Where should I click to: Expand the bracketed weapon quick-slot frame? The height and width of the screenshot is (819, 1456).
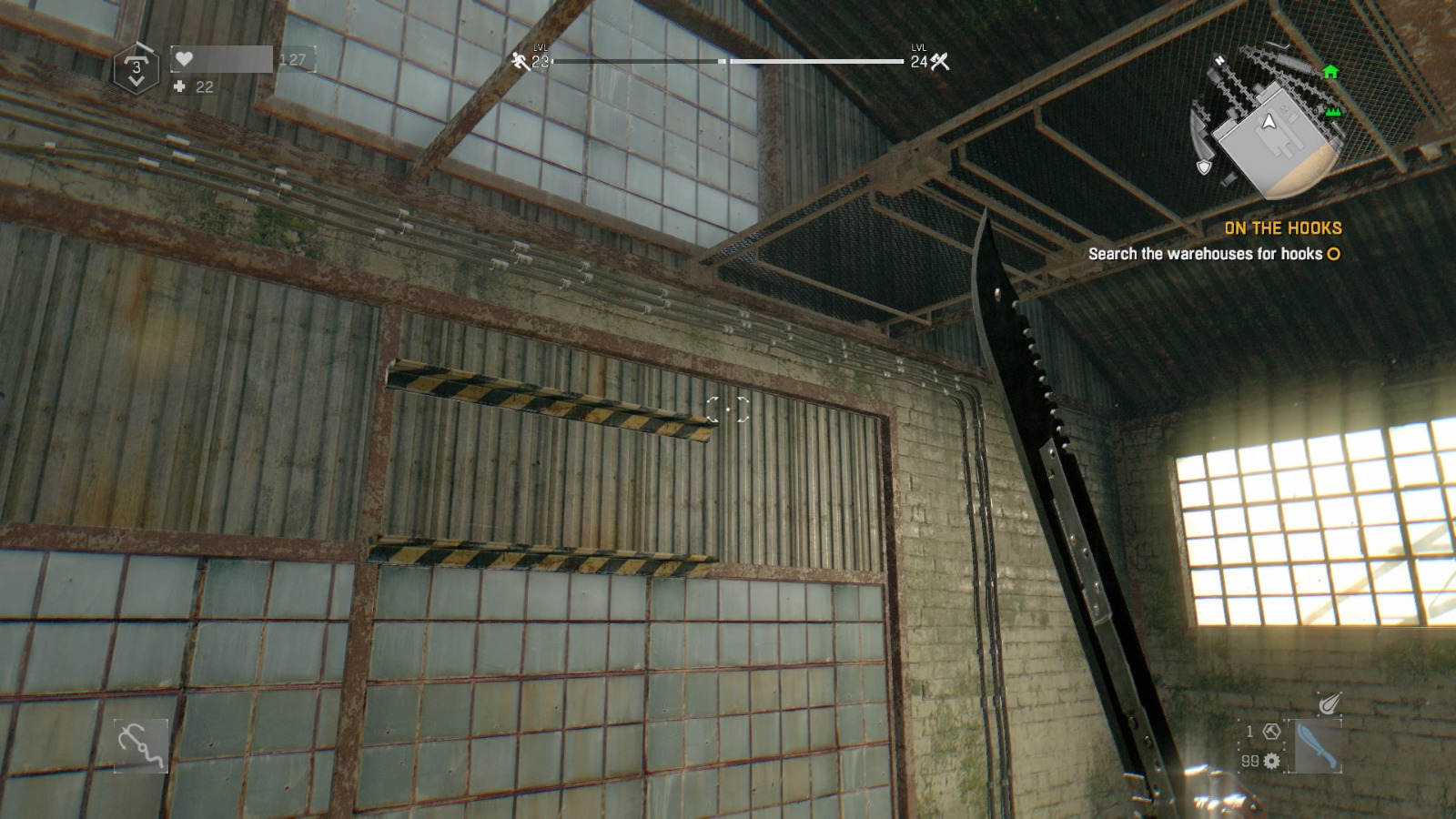click(1315, 746)
